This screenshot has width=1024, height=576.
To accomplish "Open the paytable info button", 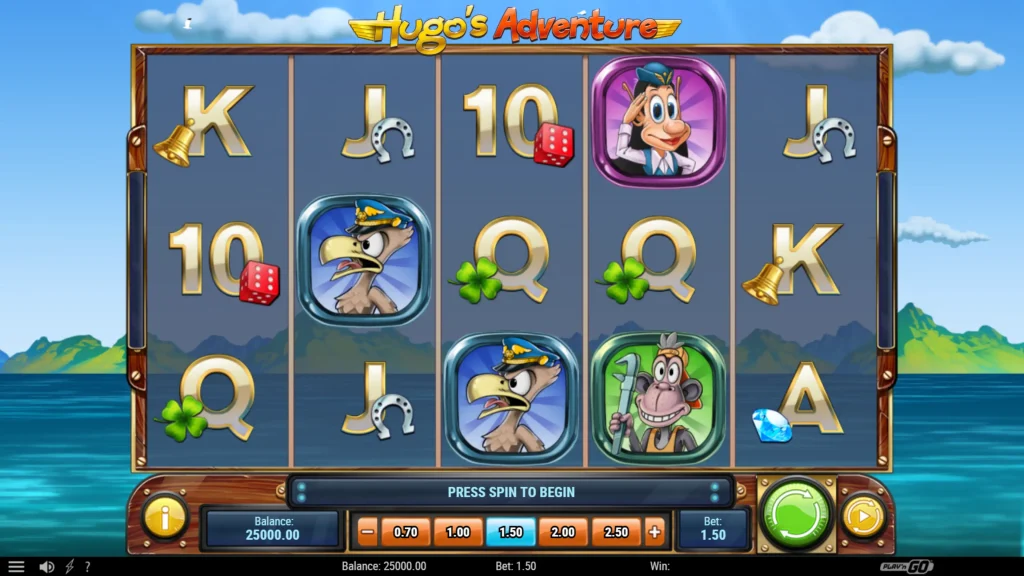I will 165,516.
